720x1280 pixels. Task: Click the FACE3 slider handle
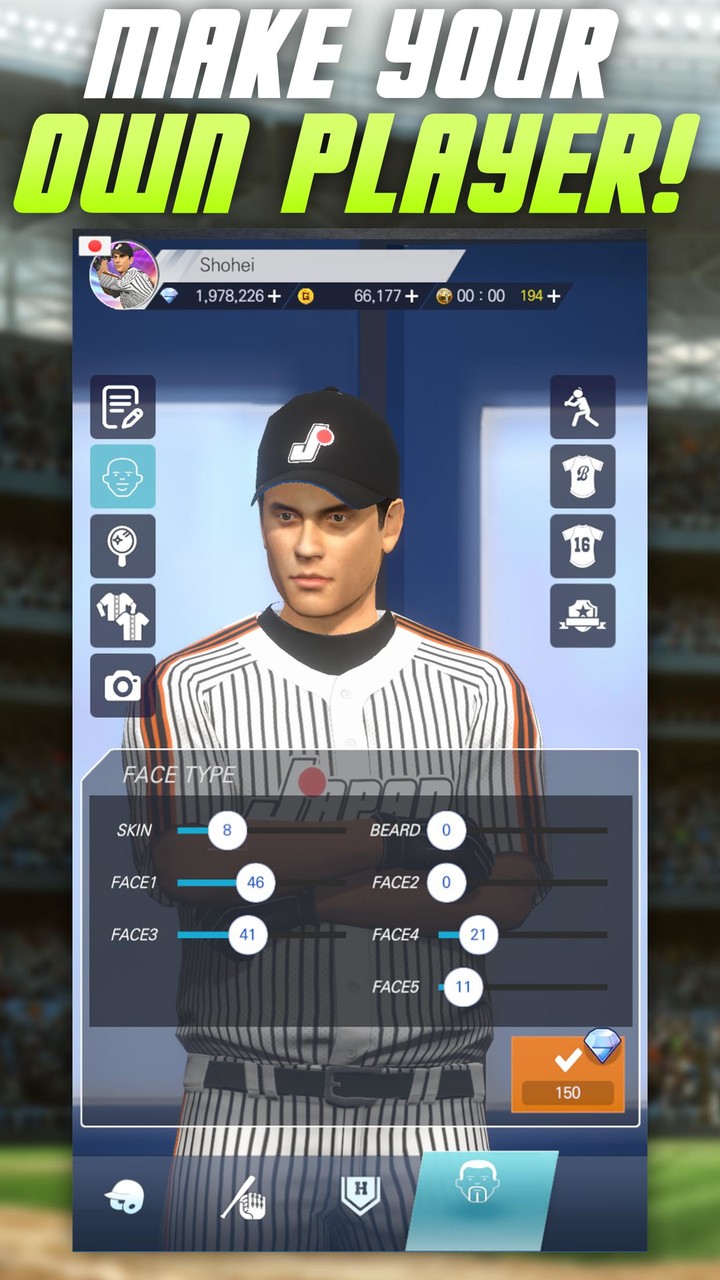coord(248,936)
